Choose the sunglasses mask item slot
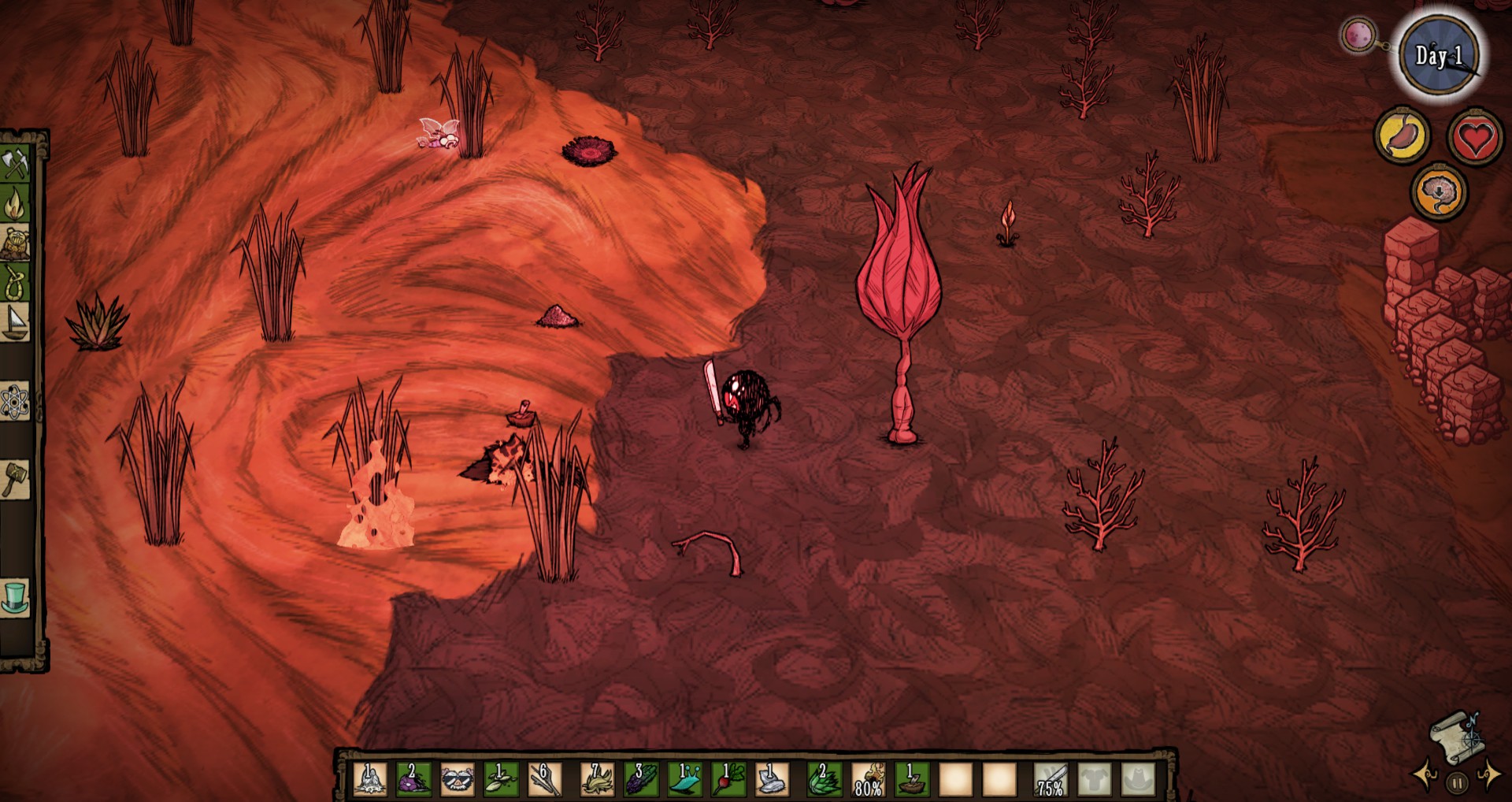This screenshot has height=802, width=1512. tap(458, 779)
